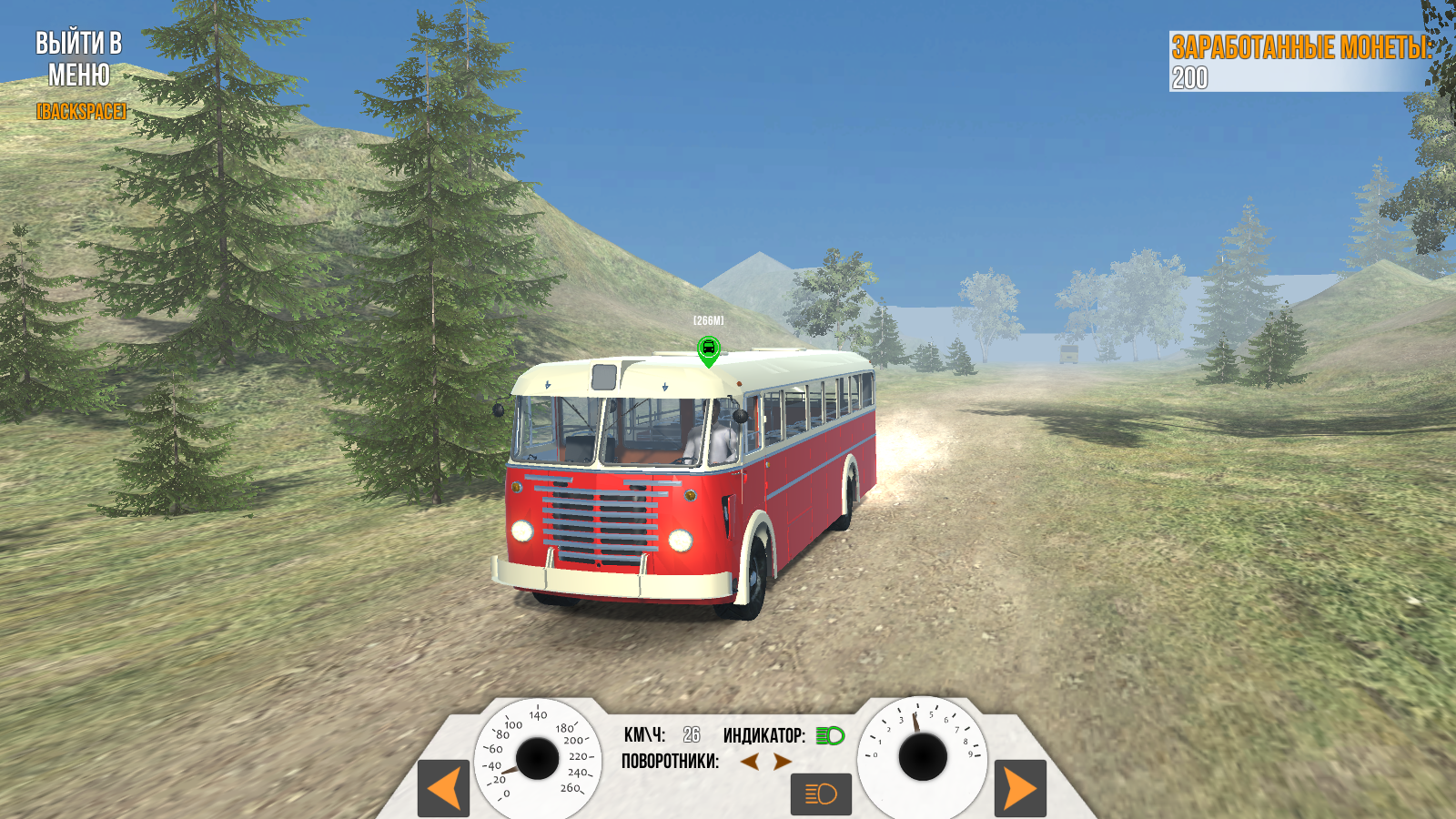Click the [266M] distance label
Screen dimensions: 1456x819
[x=708, y=320]
